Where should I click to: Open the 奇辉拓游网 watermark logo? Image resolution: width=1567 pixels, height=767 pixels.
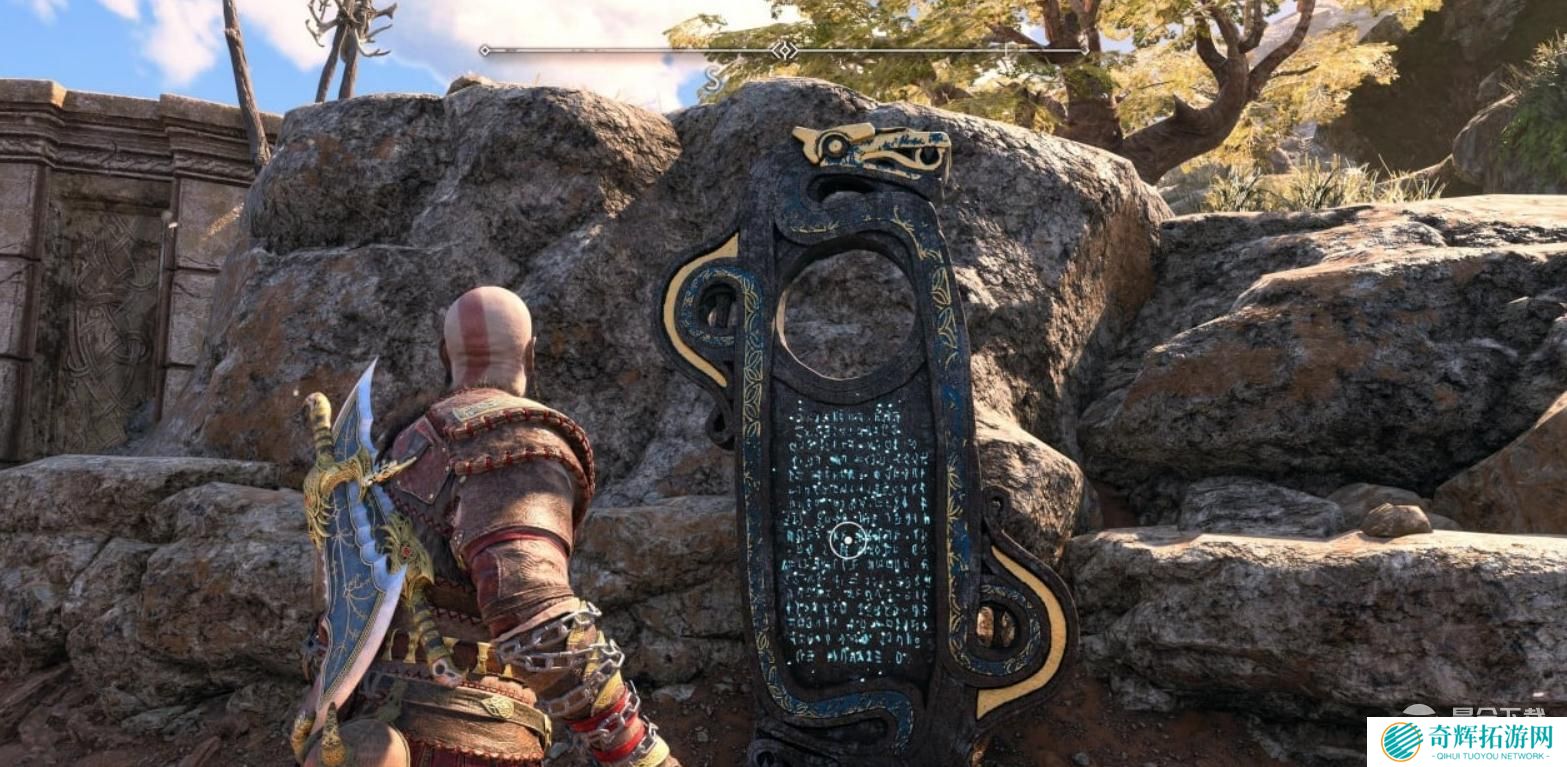[x=1466, y=741]
